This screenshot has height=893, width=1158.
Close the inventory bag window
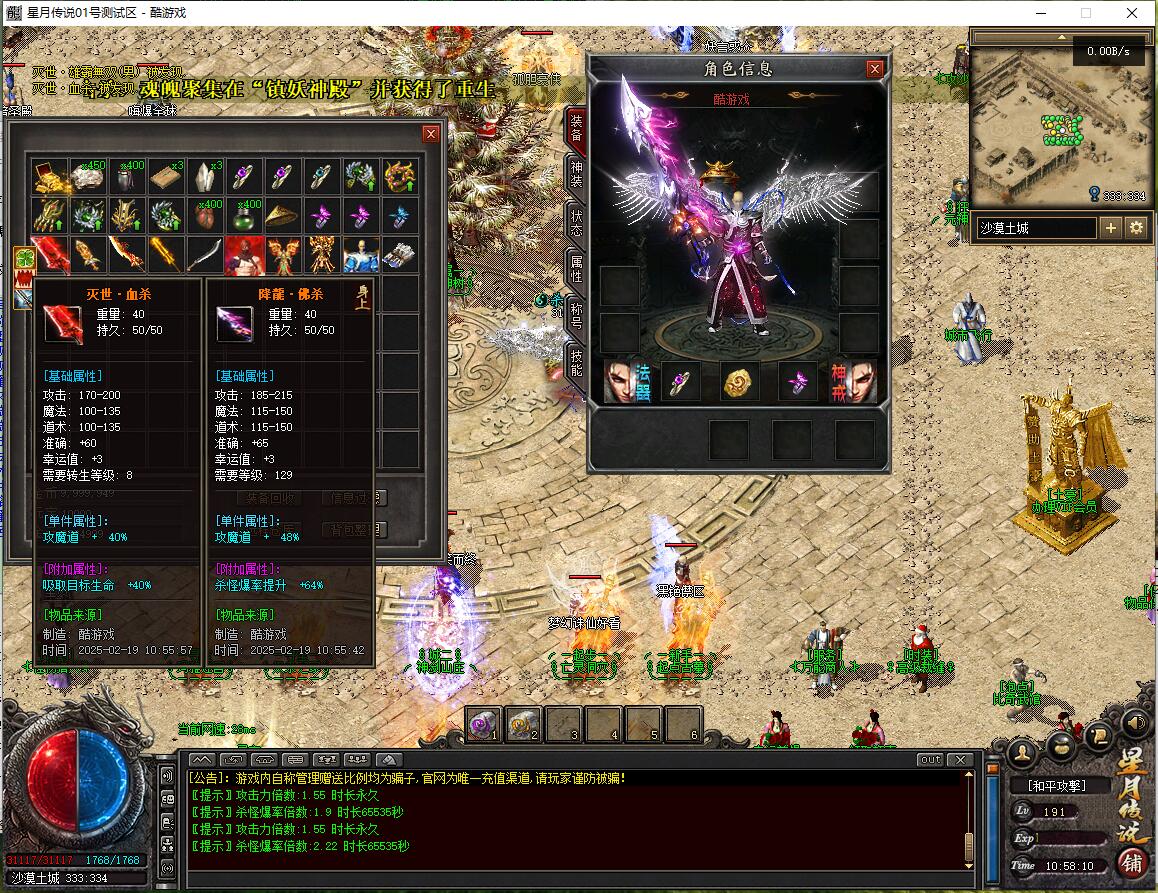coord(431,134)
